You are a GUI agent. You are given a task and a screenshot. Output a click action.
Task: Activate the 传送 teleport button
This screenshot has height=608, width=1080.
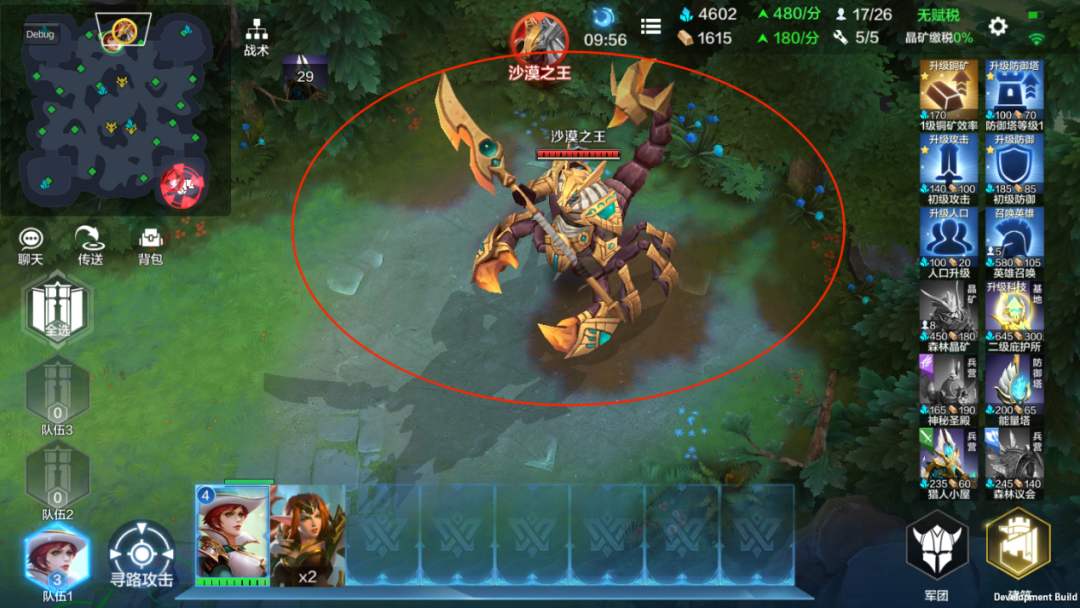coord(91,244)
